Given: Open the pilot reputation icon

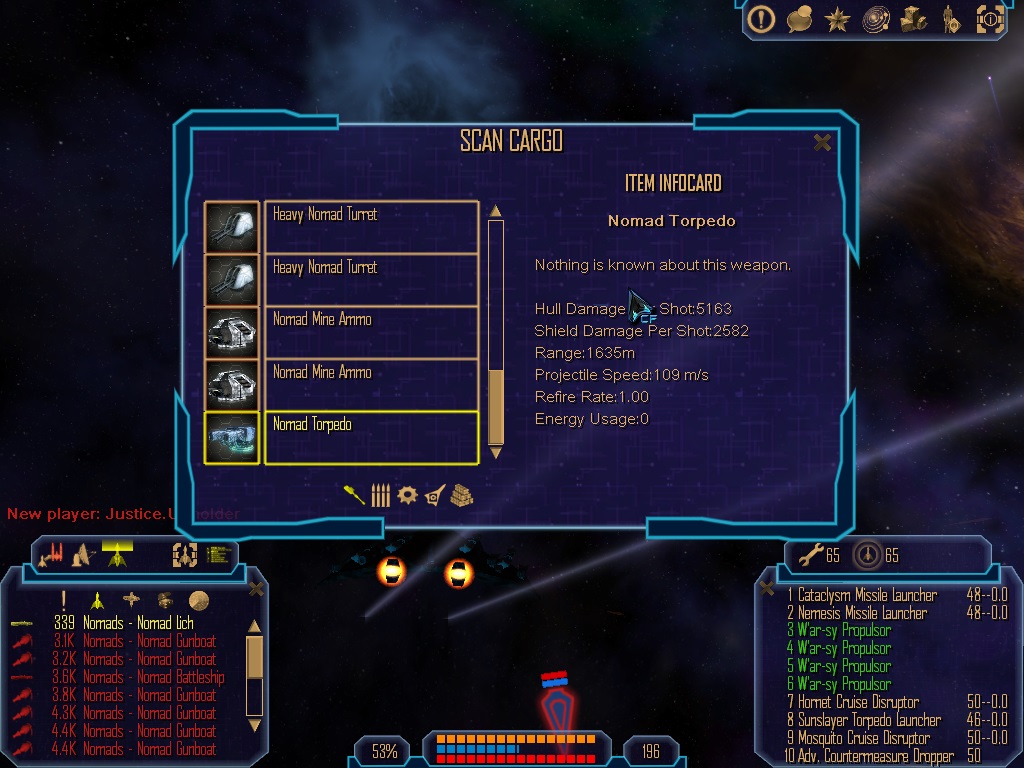Looking at the screenshot, I should (x=949, y=19).
